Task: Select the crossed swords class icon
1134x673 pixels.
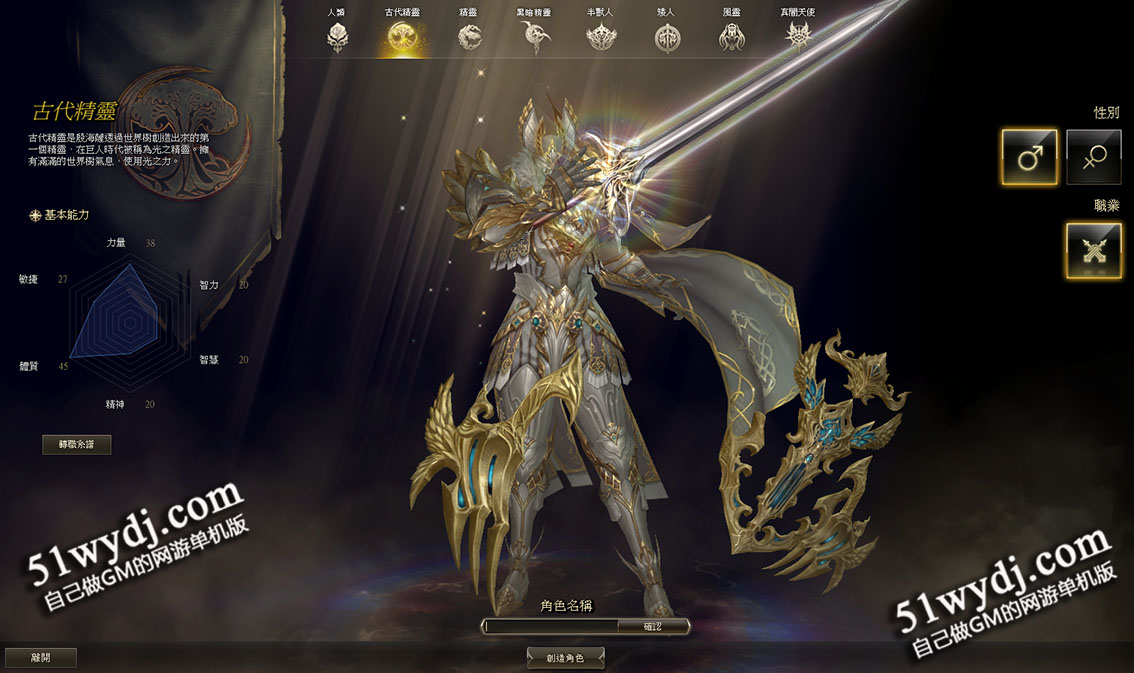Action: 1093,250
